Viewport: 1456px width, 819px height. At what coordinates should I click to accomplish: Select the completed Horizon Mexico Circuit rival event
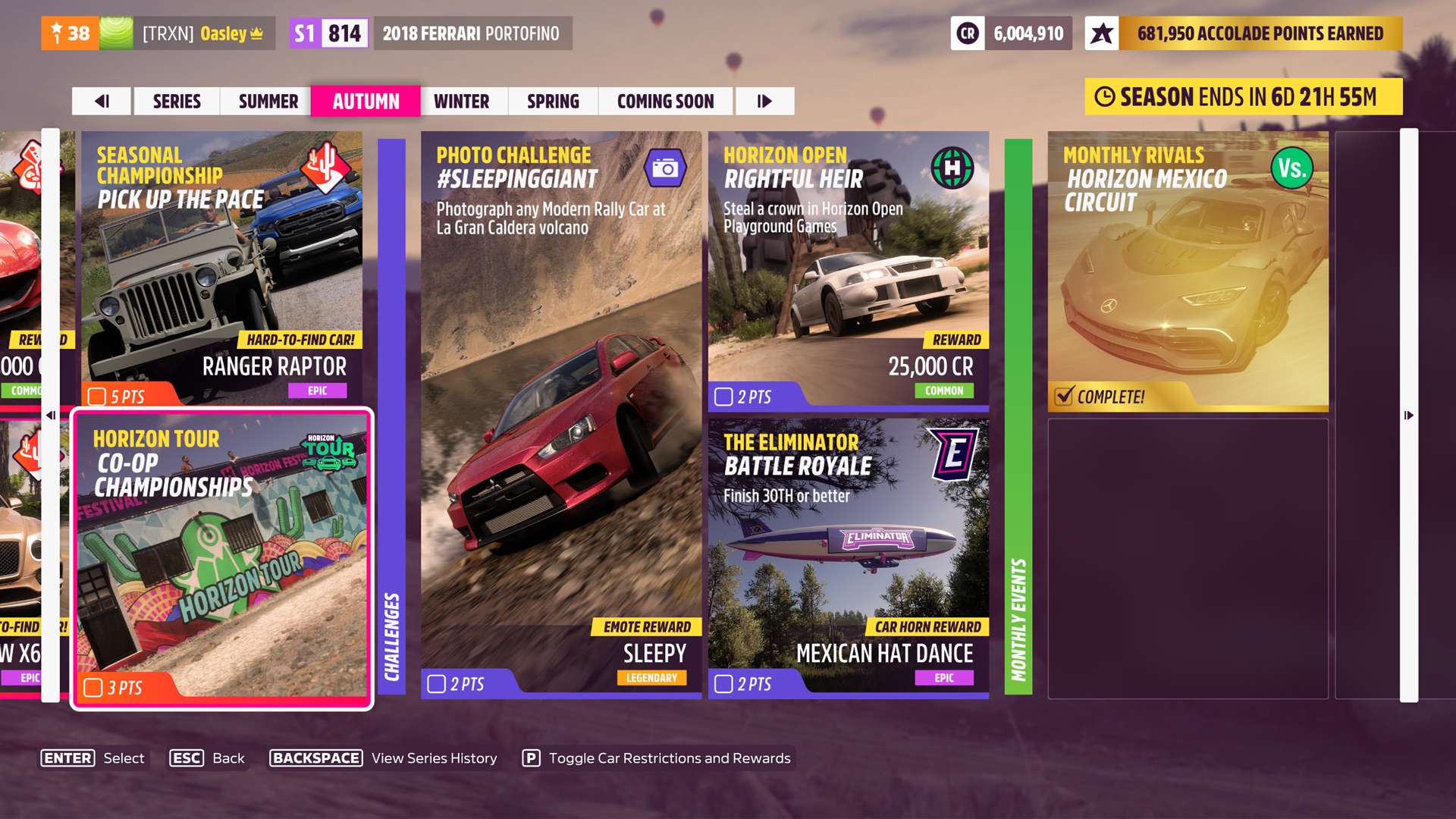click(x=1188, y=269)
